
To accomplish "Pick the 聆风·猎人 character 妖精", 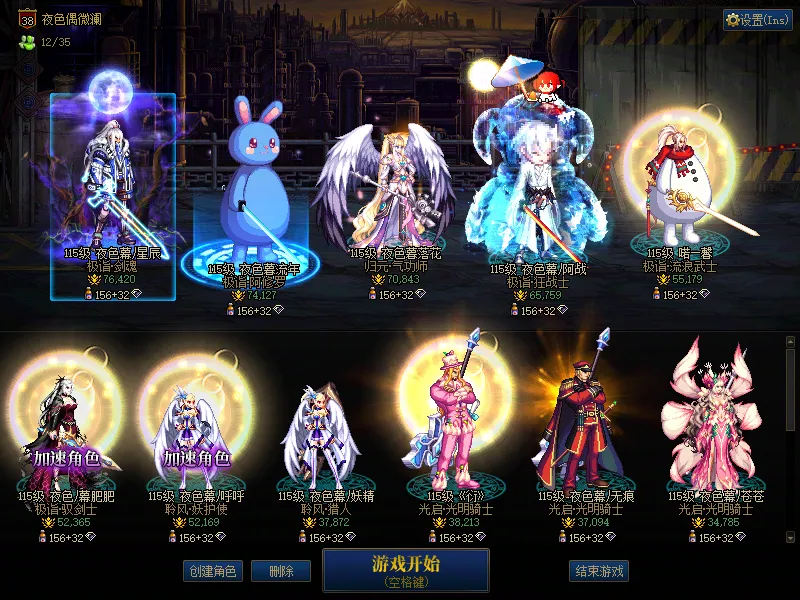I will pos(320,430).
